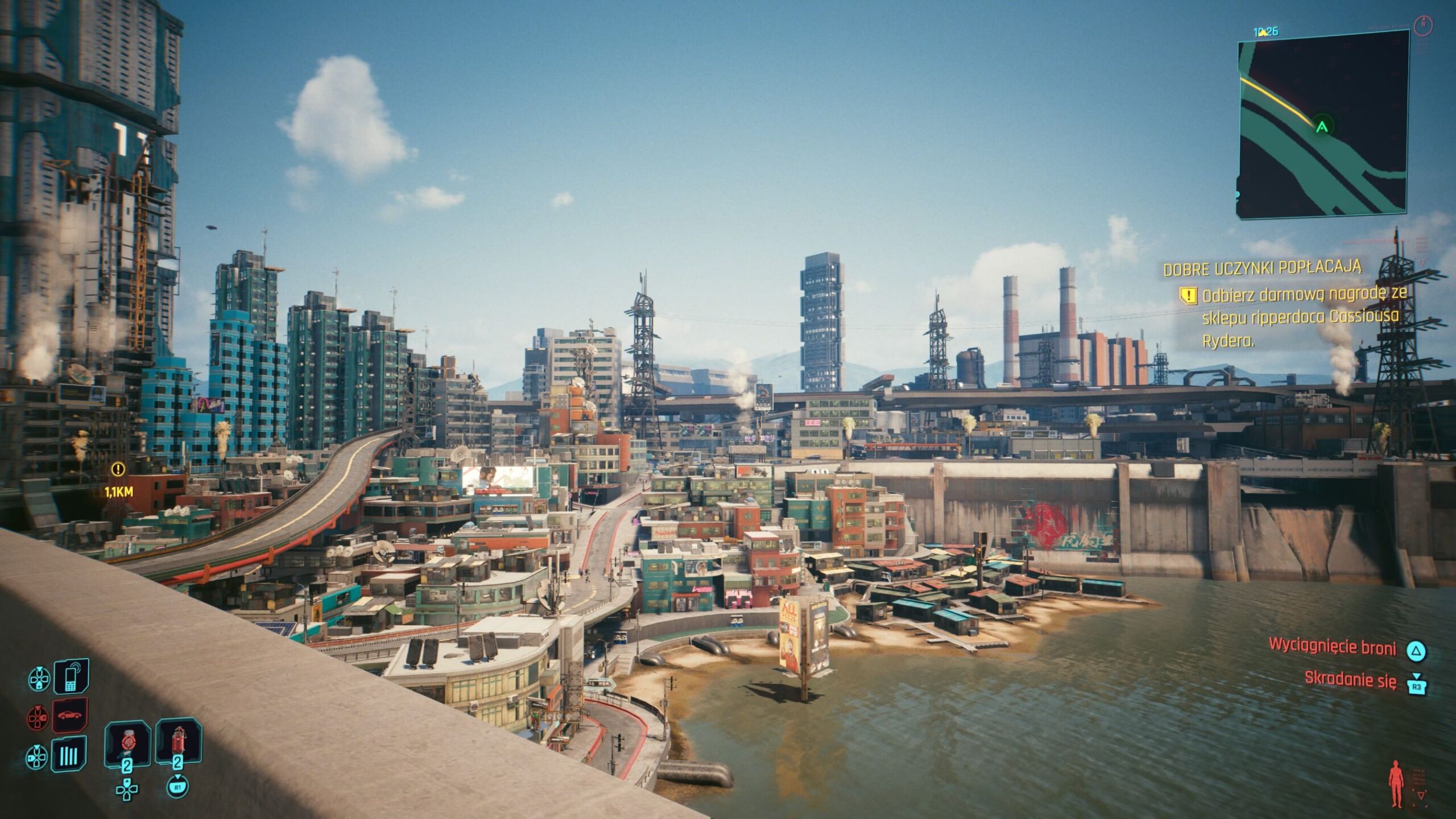Screen dimensions: 1456x819
Task: Click the green player arrow on the minimap
Action: [1322, 127]
